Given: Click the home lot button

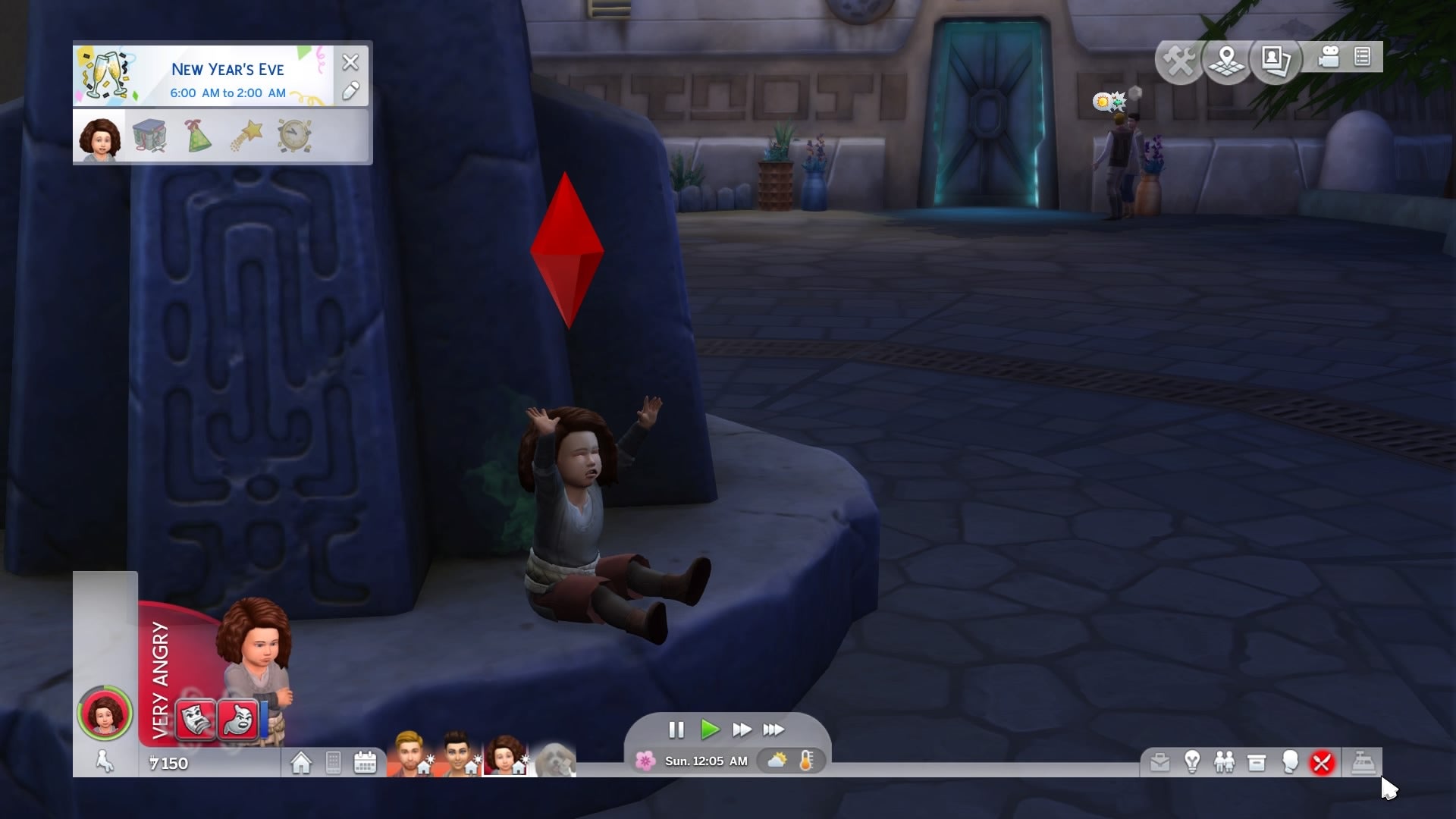Looking at the screenshot, I should (x=301, y=762).
